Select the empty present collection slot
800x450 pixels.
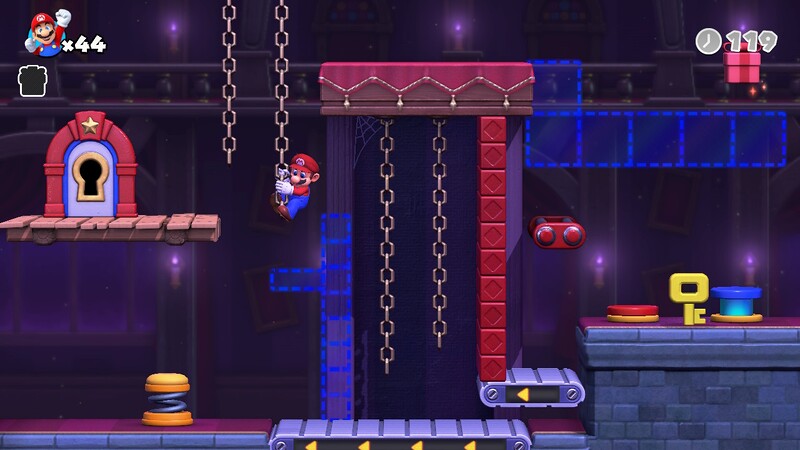pos(33,81)
